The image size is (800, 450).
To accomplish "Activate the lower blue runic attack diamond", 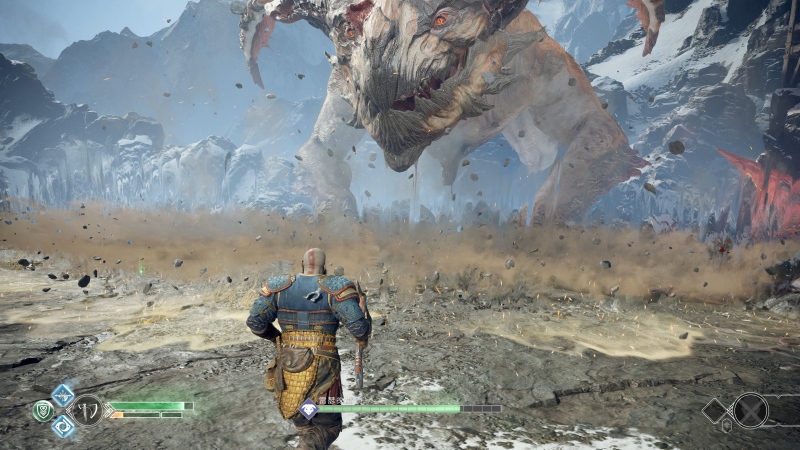I will pyautogui.click(x=63, y=427).
